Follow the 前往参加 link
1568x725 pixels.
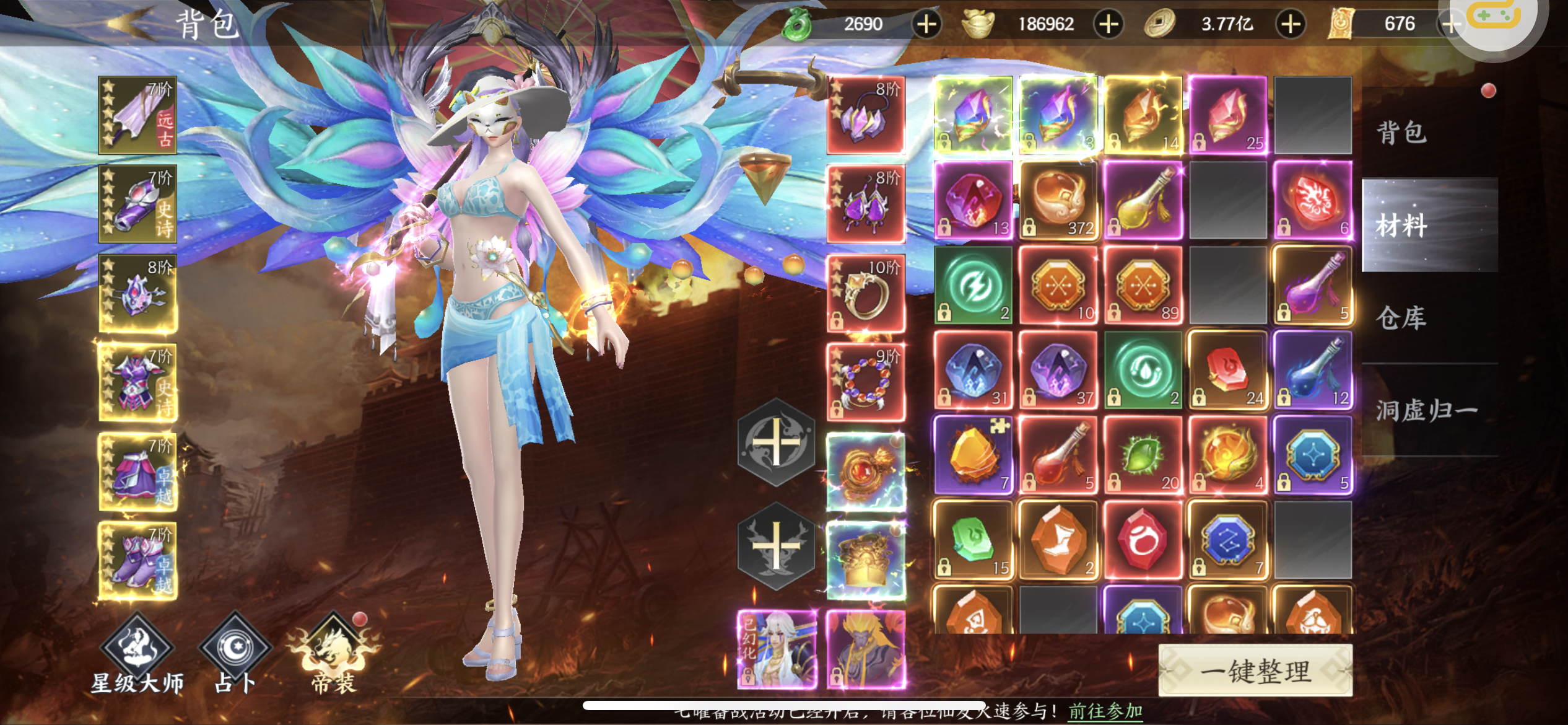(x=1105, y=711)
